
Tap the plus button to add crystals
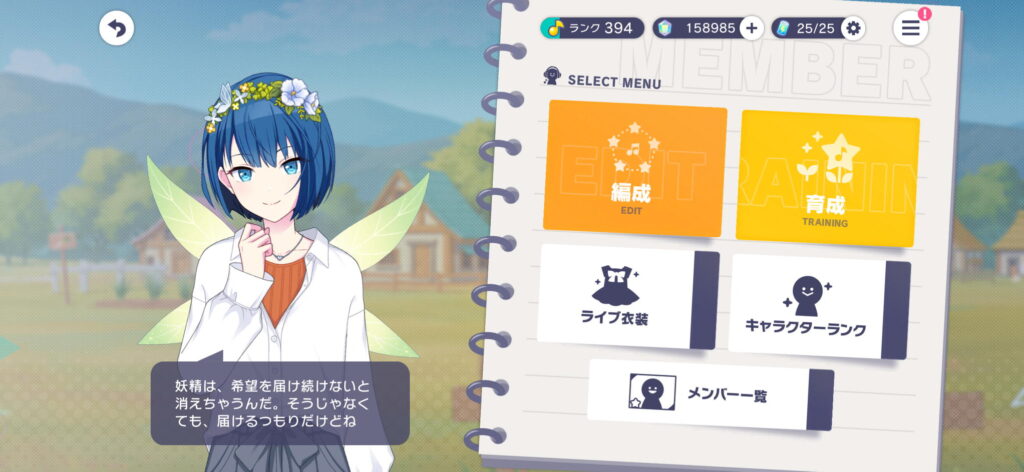(x=752, y=28)
